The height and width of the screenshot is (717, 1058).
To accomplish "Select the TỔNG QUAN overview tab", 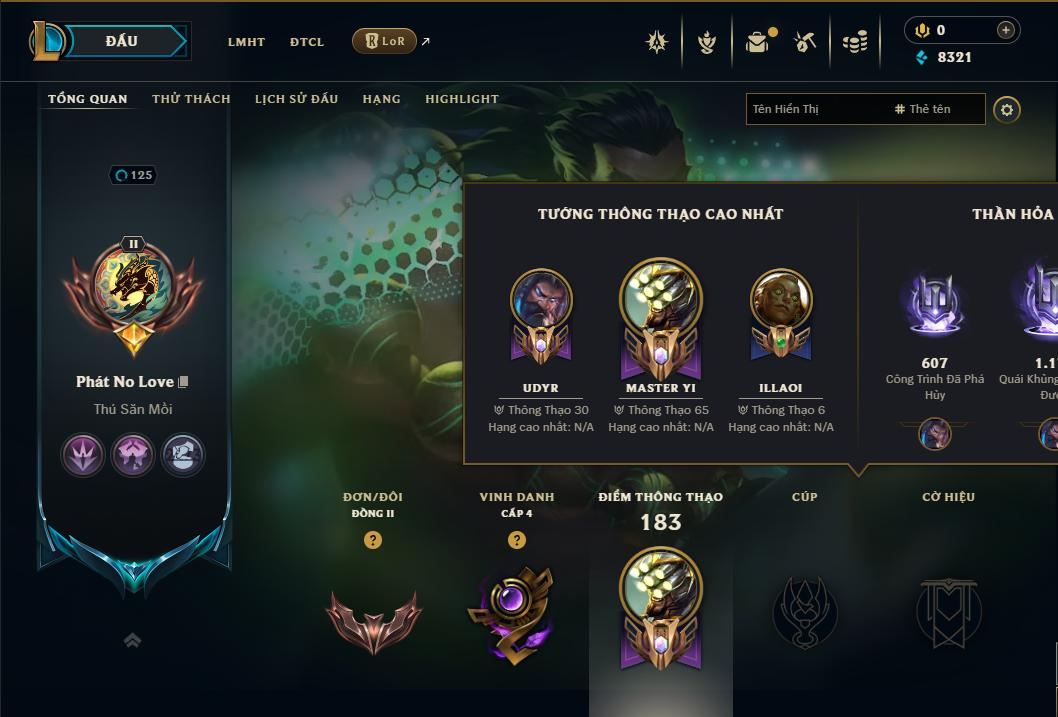I will click(88, 99).
